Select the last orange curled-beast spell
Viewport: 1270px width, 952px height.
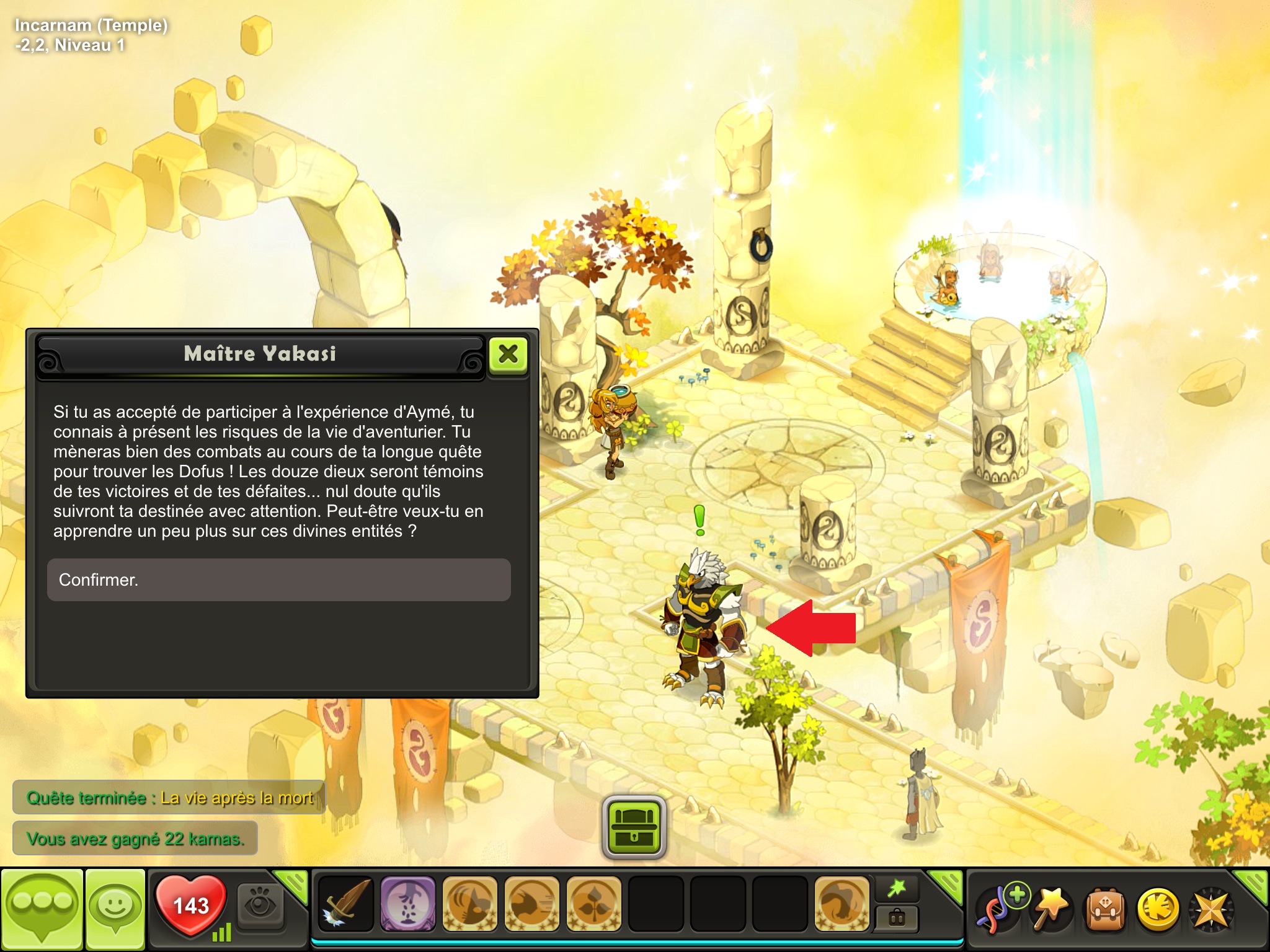point(841,904)
